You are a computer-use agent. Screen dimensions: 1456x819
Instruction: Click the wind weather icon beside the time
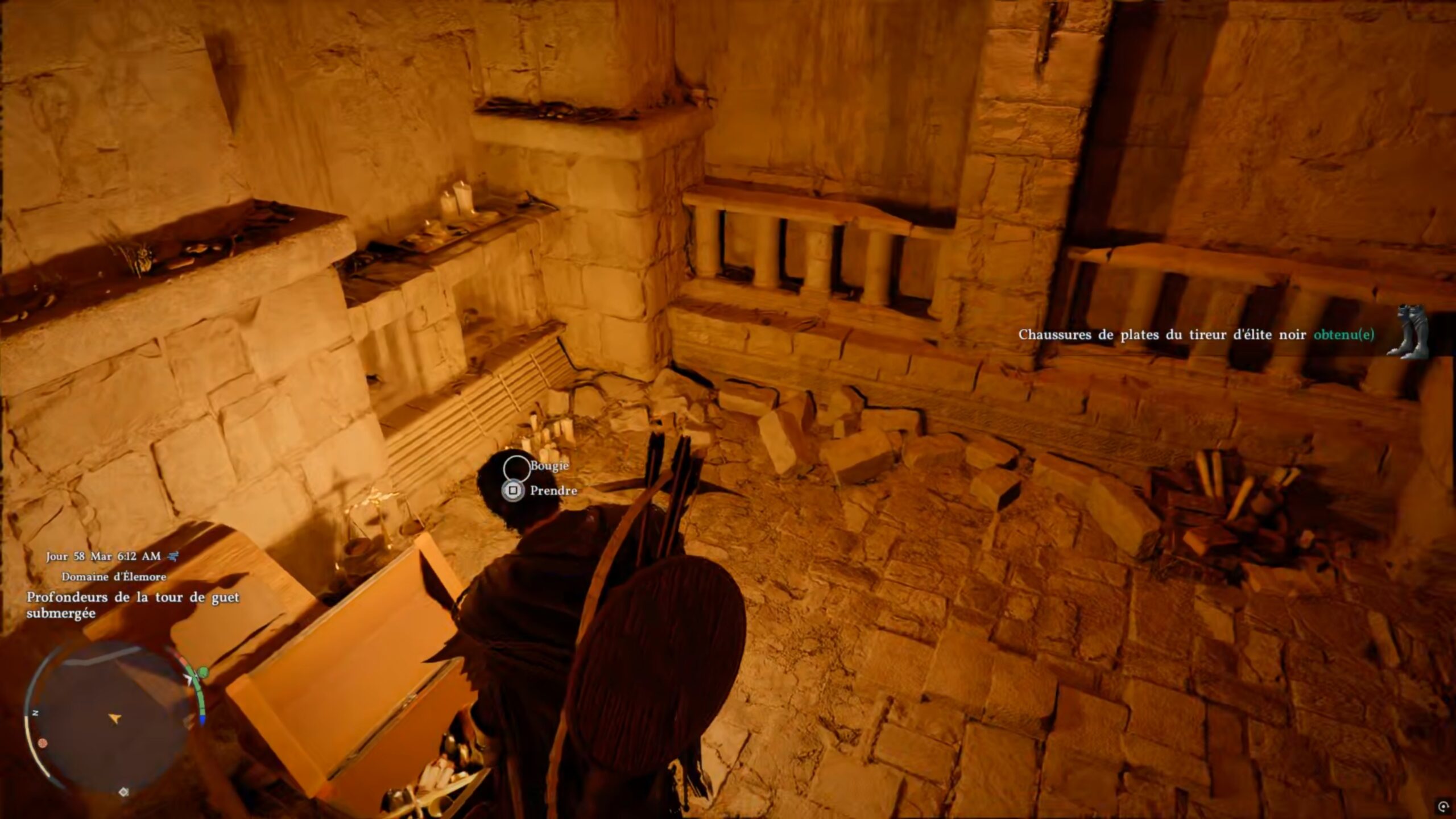tap(173, 556)
